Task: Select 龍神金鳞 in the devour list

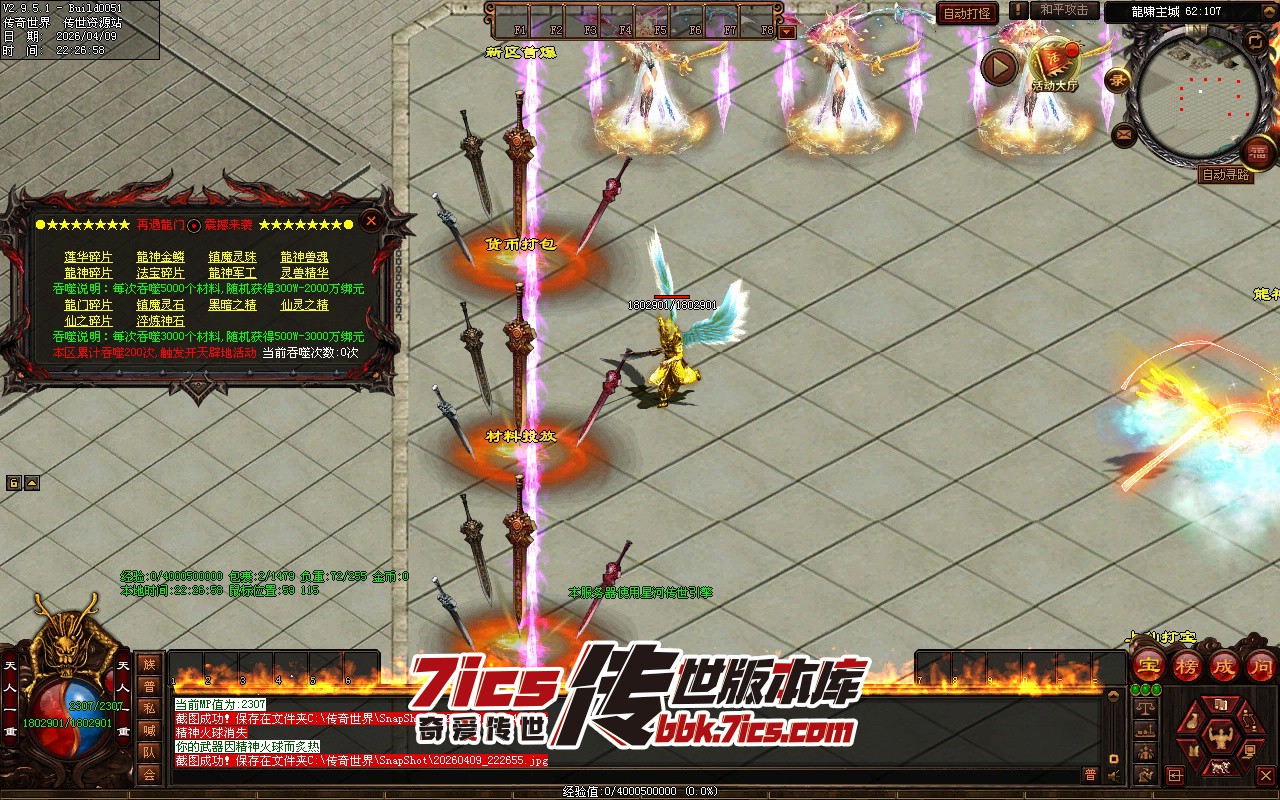Action: [x=160, y=257]
